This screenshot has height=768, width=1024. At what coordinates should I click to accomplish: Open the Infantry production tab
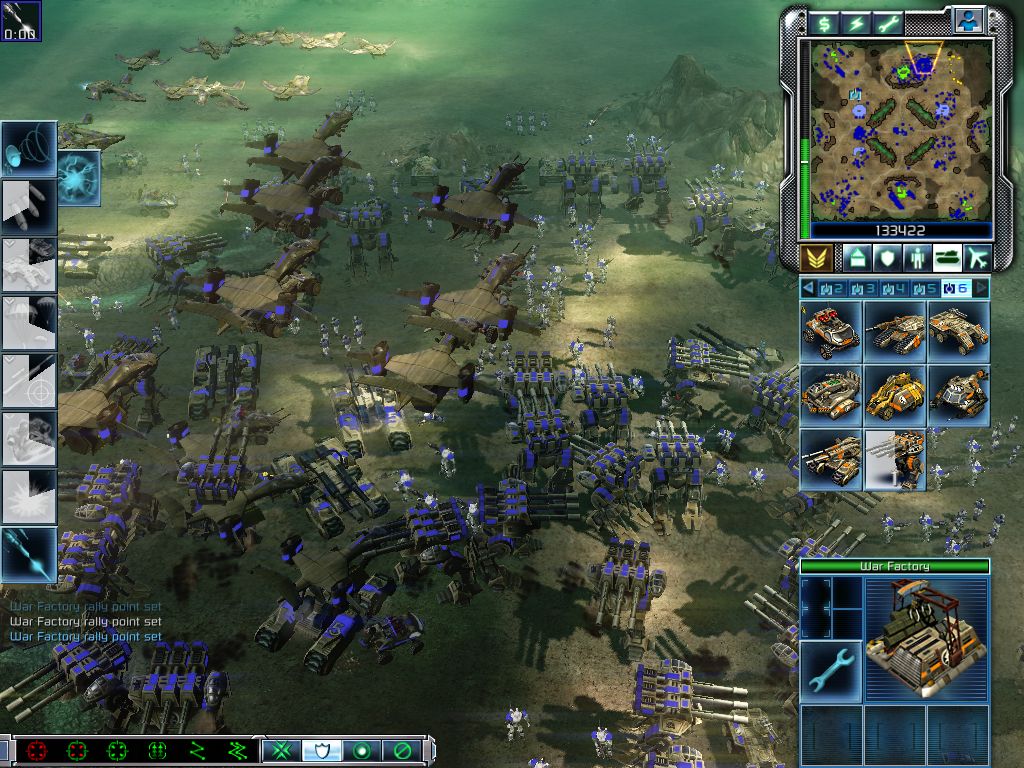click(x=916, y=258)
